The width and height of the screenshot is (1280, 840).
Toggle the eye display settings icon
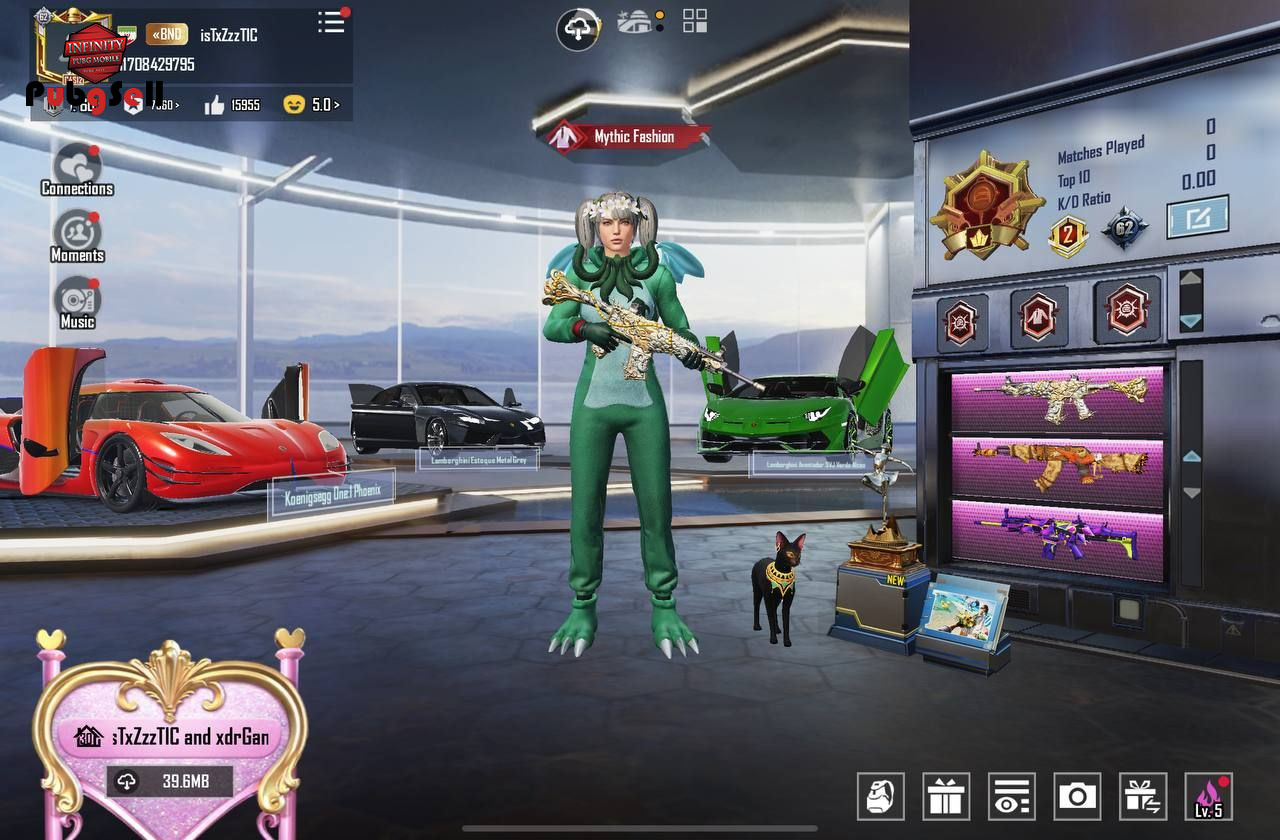[x=1011, y=796]
